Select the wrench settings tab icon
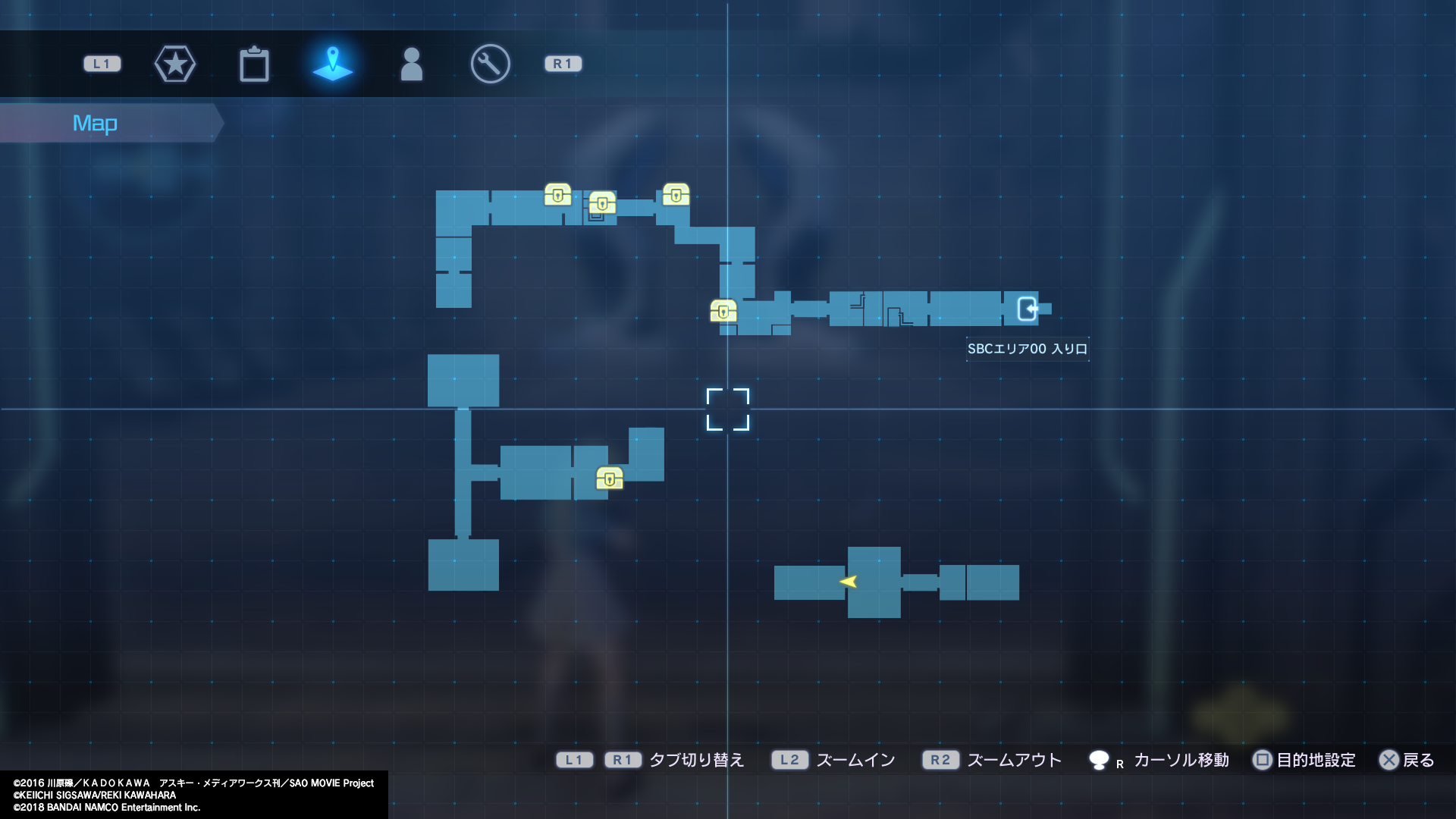This screenshot has height=819, width=1456. 489,64
